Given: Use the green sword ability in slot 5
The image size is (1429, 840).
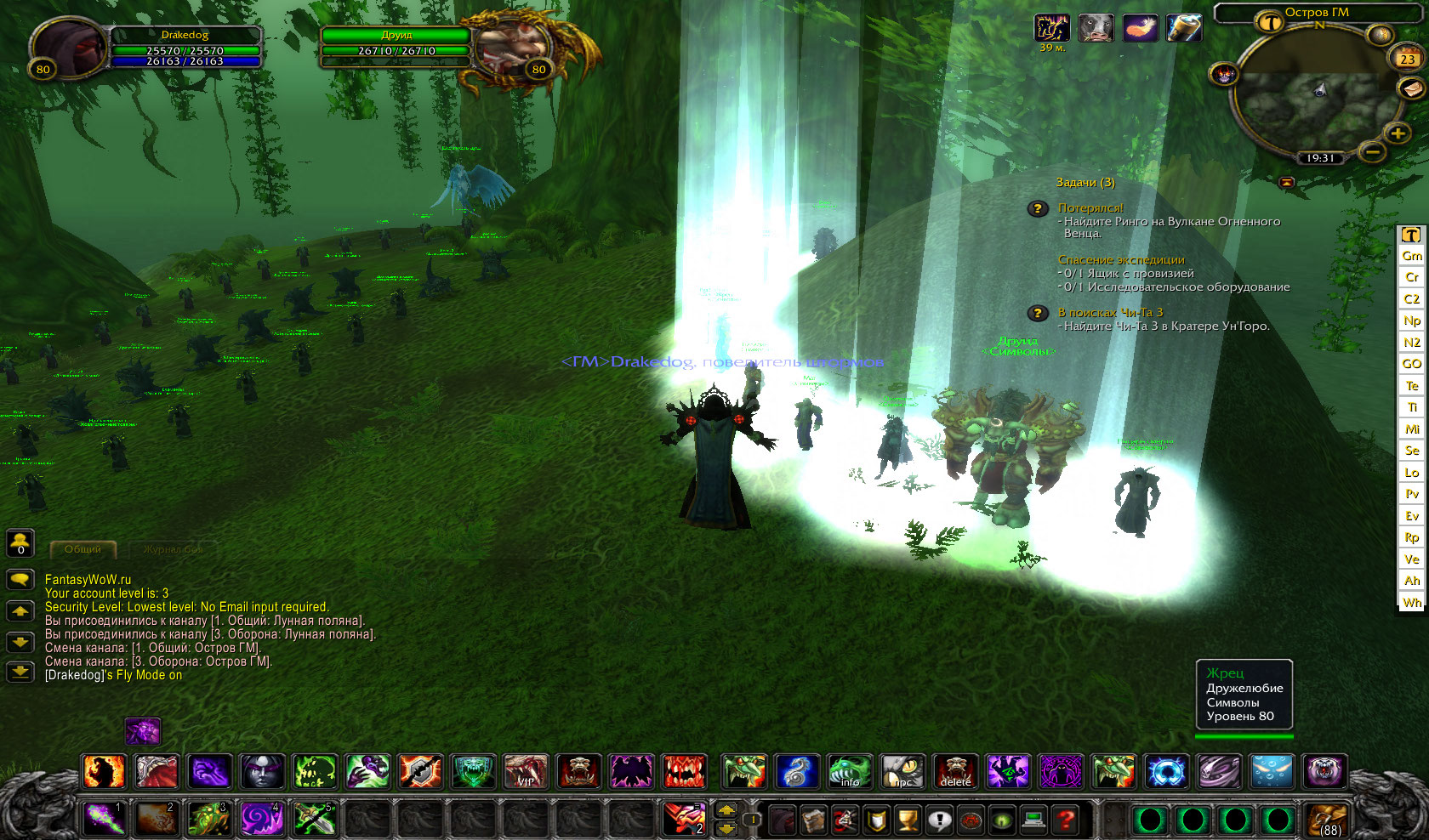Looking at the screenshot, I should pyautogui.click(x=314, y=819).
